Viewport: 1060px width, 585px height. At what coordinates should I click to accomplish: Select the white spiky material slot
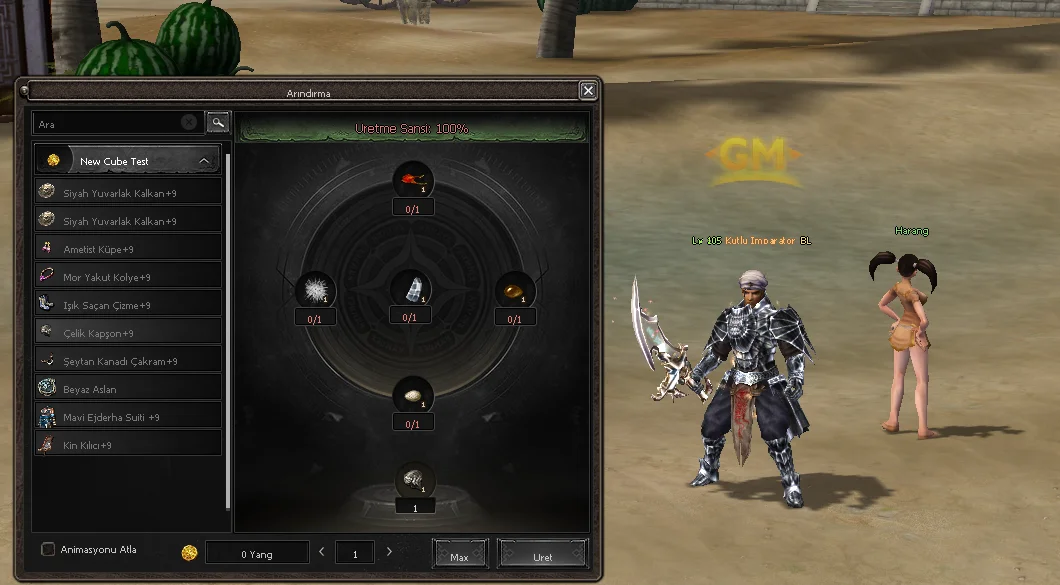(x=315, y=290)
